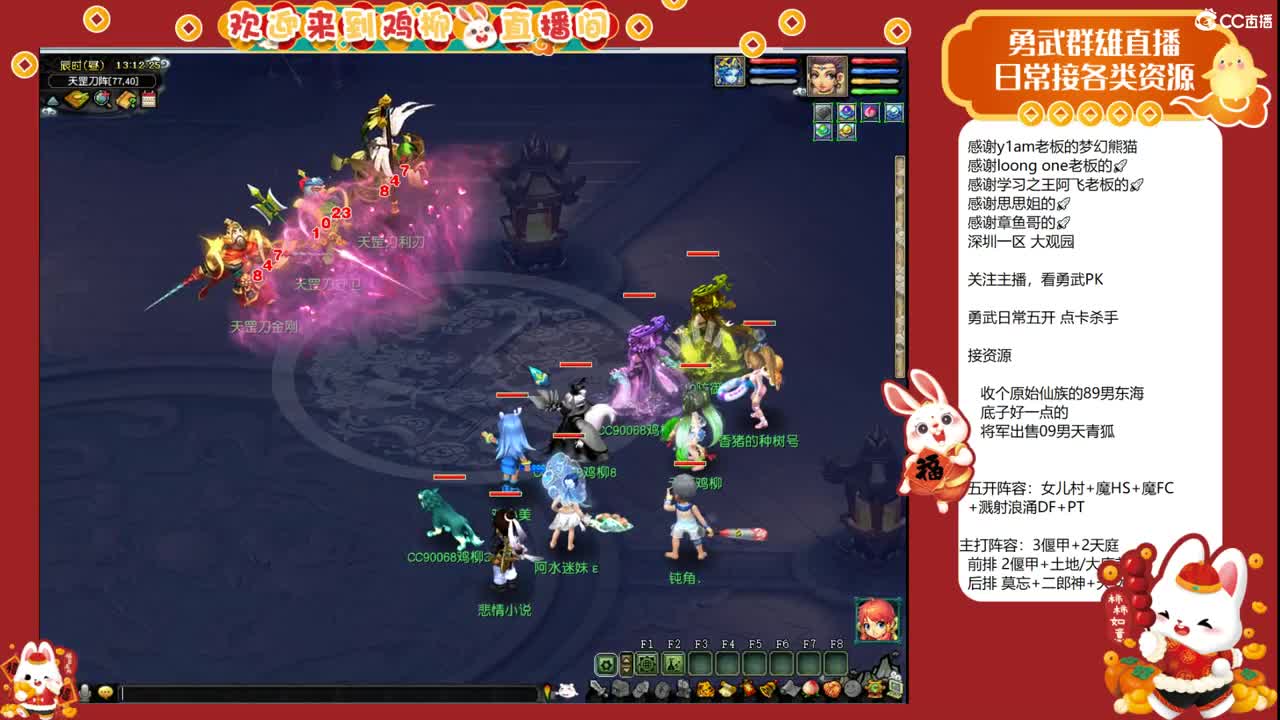
Task: Click the bell notification icon in bottom toolbar
Action: pos(766,691)
